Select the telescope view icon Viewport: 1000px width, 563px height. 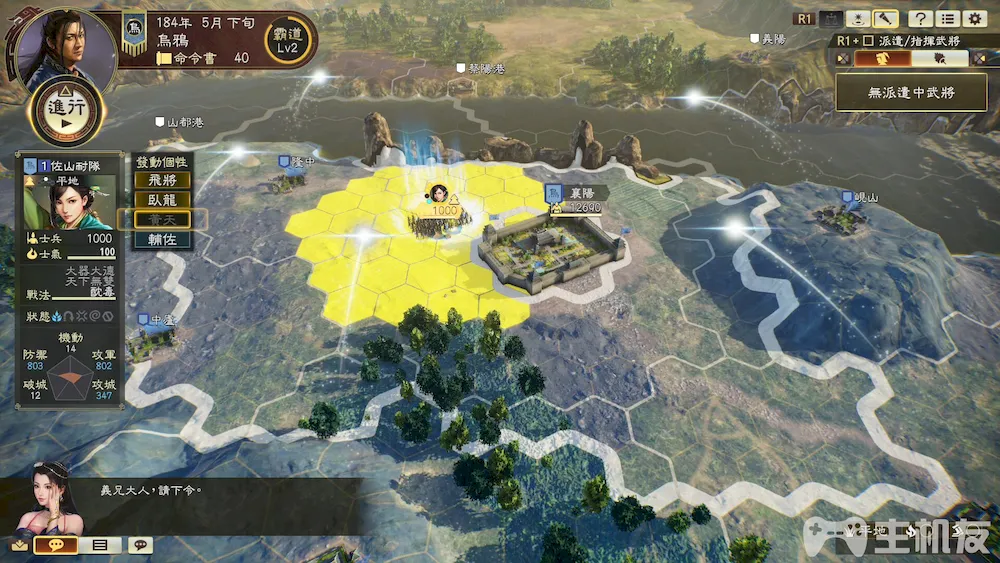(x=884, y=18)
